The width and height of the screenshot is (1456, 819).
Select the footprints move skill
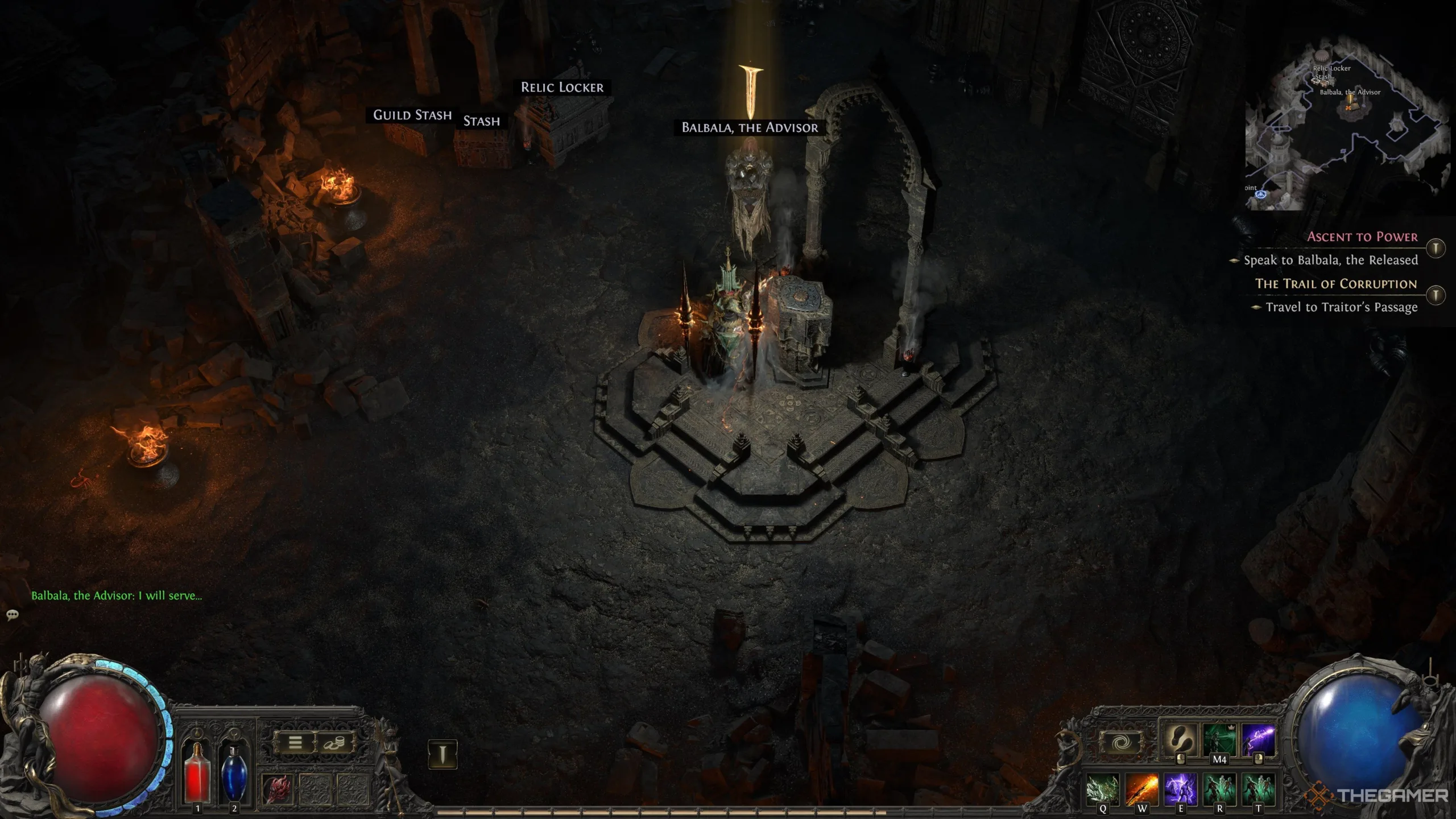pyautogui.click(x=1180, y=739)
